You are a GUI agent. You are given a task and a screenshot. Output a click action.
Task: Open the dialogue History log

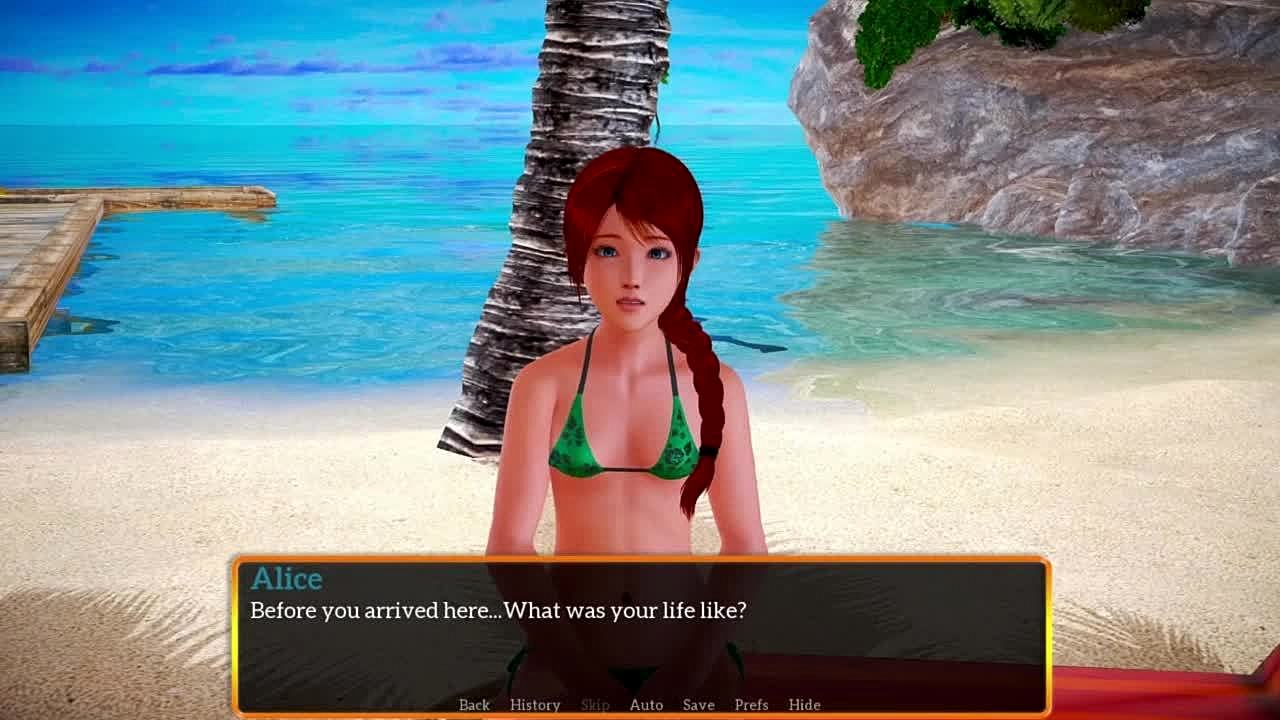(535, 705)
